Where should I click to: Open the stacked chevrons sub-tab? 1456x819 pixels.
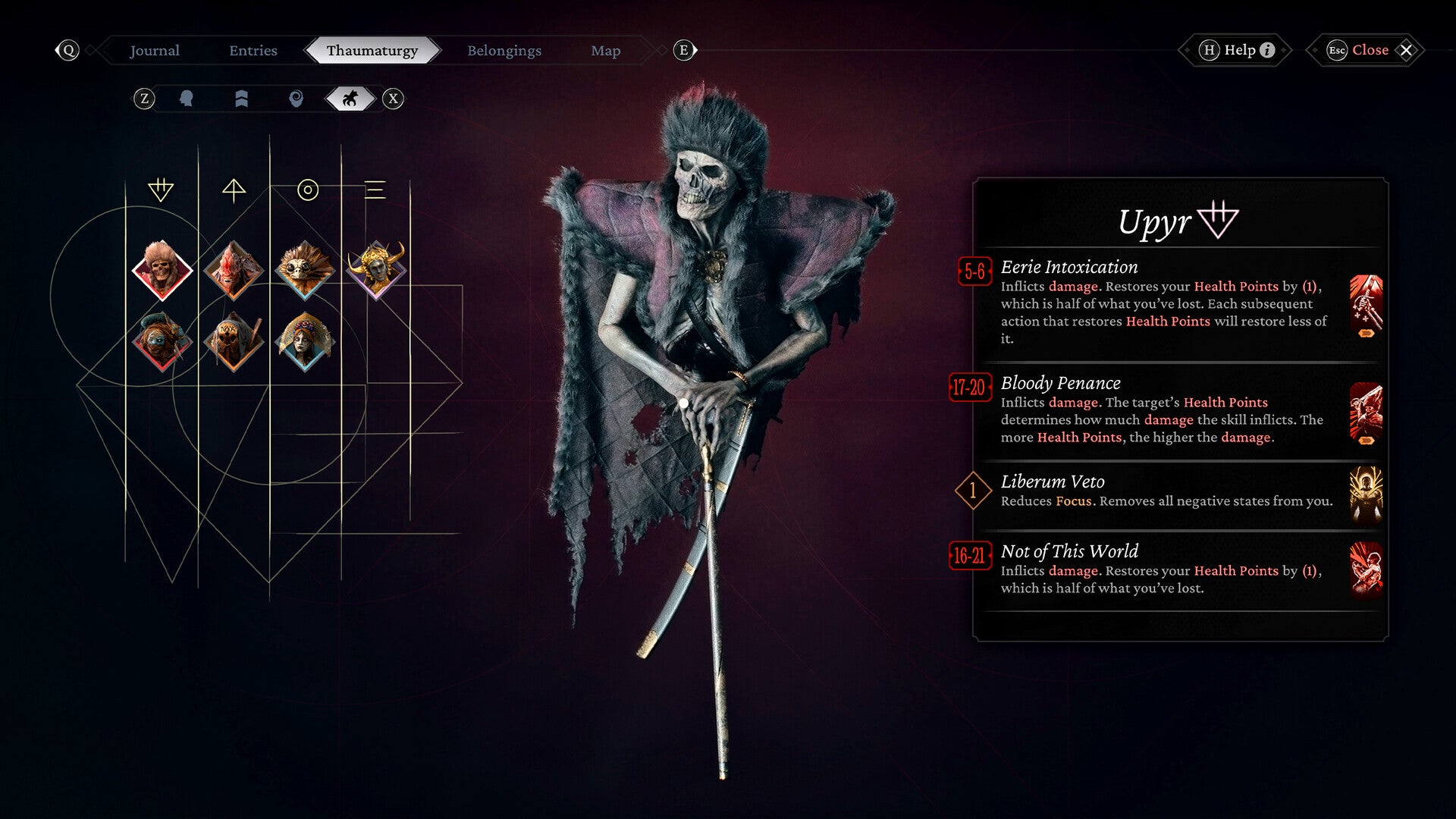pyautogui.click(x=241, y=99)
